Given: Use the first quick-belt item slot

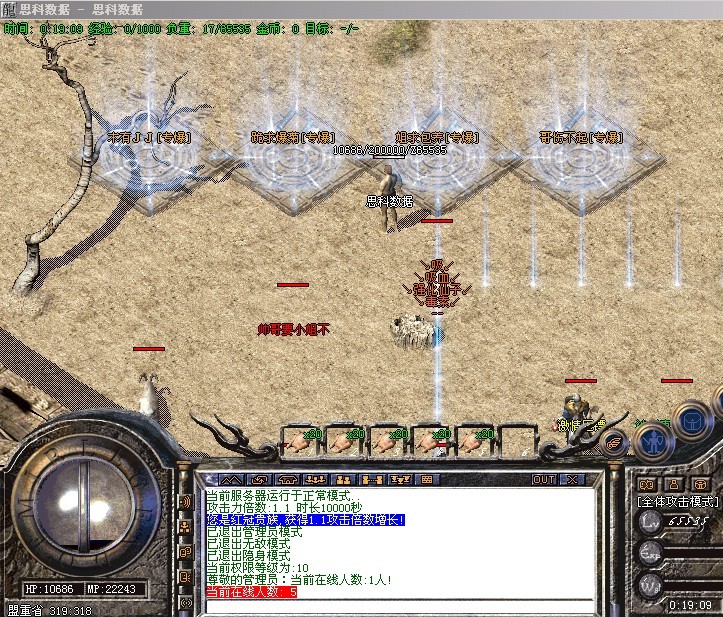Looking at the screenshot, I should 298,438.
